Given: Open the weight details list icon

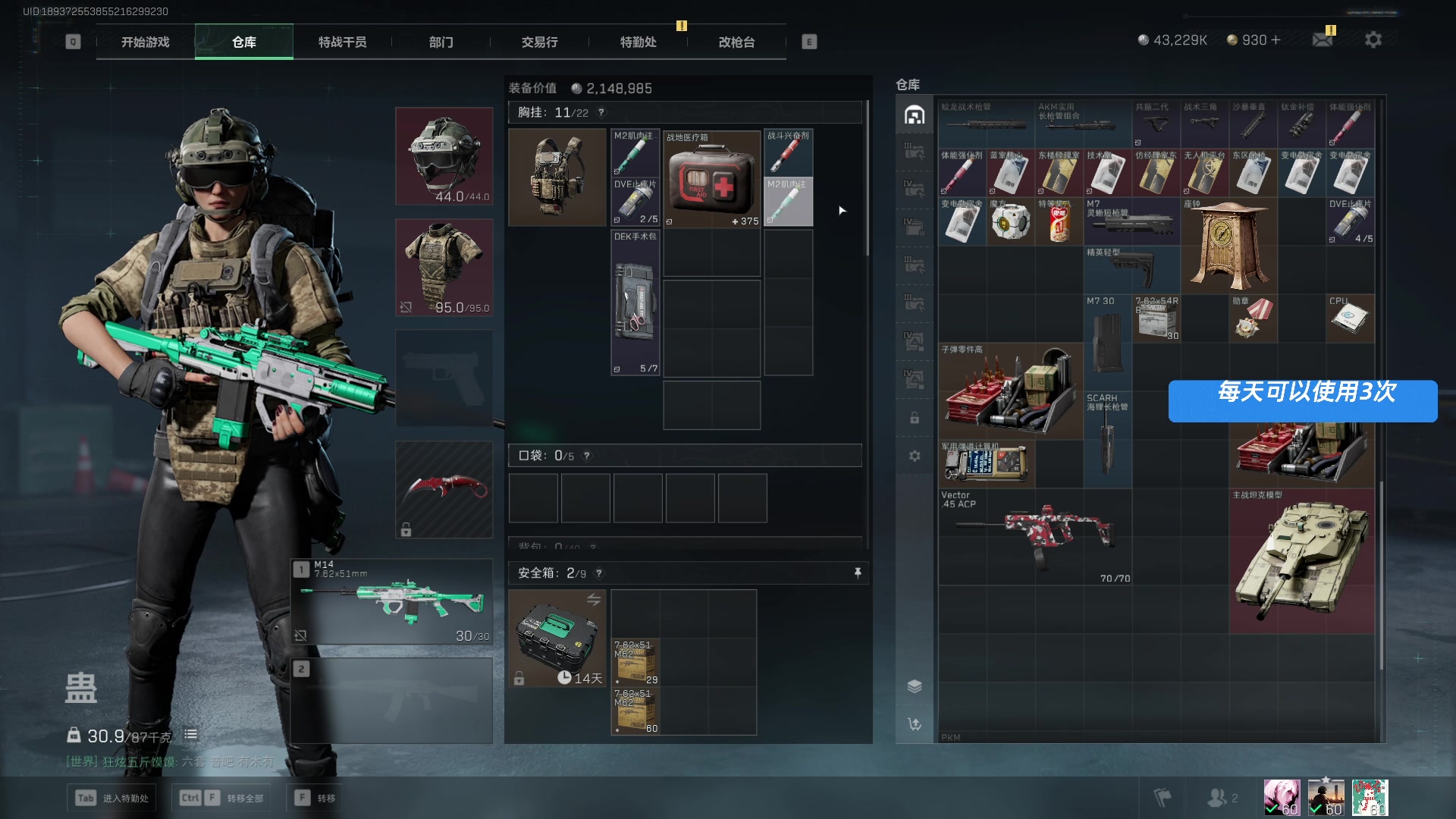Looking at the screenshot, I should 190,734.
